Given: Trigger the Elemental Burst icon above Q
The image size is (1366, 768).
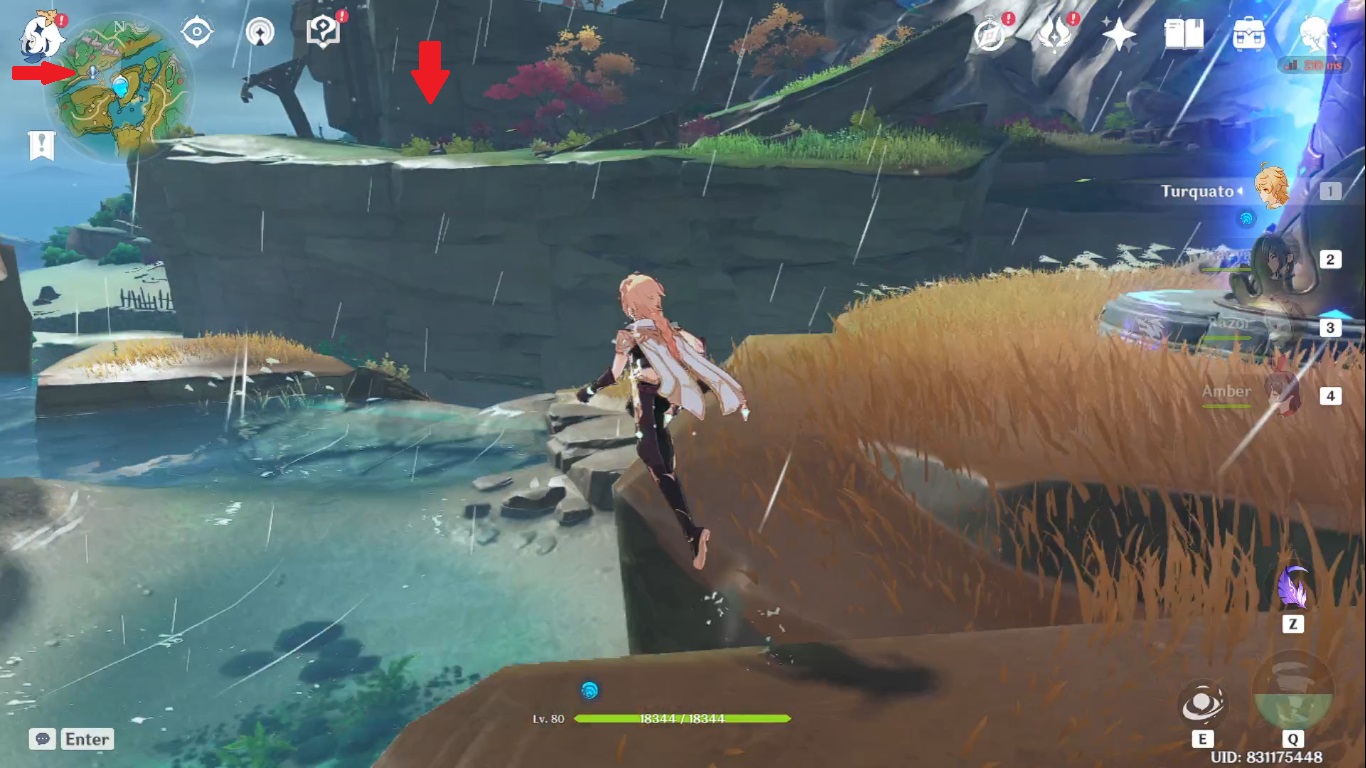Looking at the screenshot, I should [1292, 692].
